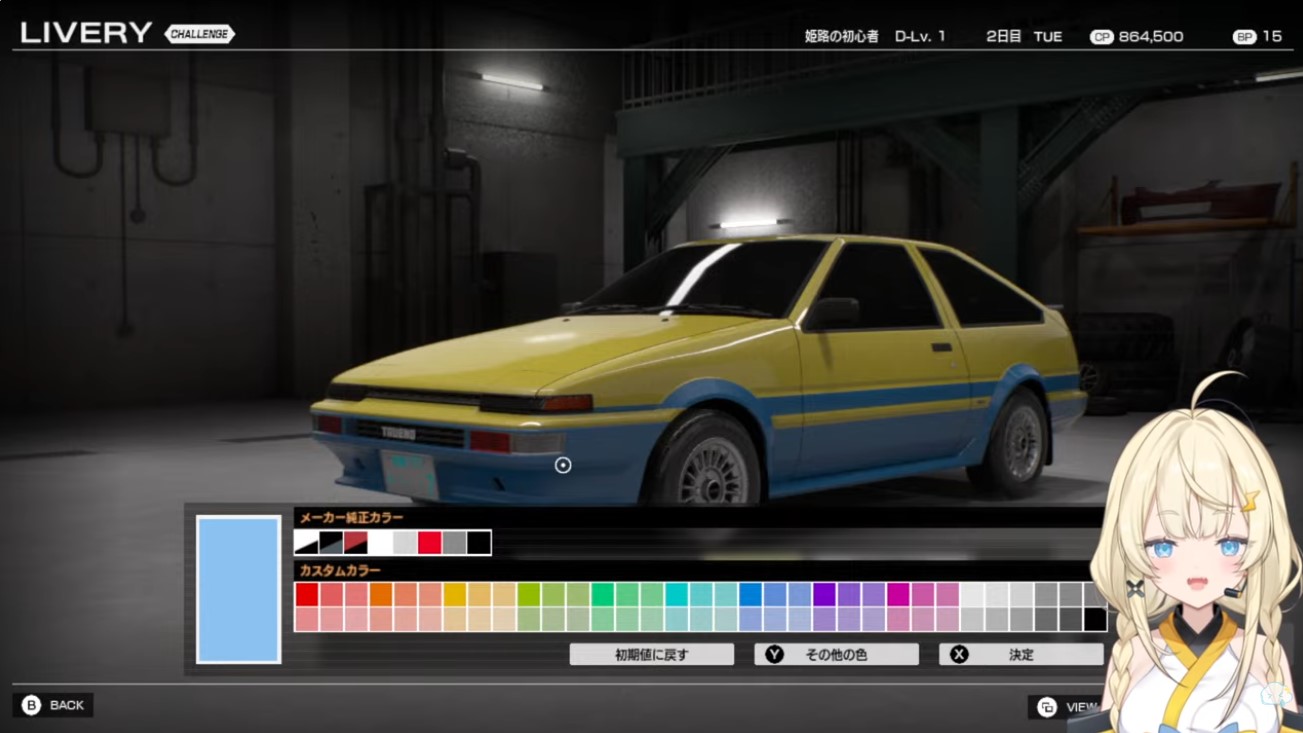Choose the vivid emerald green custom swatch
The height and width of the screenshot is (733, 1303).
click(603, 595)
